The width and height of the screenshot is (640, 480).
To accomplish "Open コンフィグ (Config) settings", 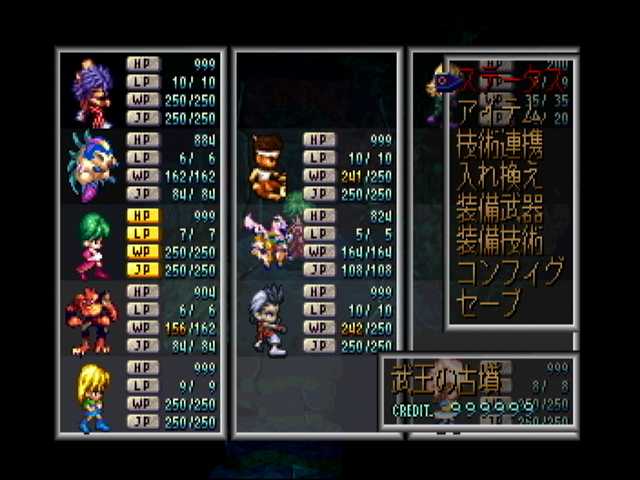I will (x=510, y=272).
